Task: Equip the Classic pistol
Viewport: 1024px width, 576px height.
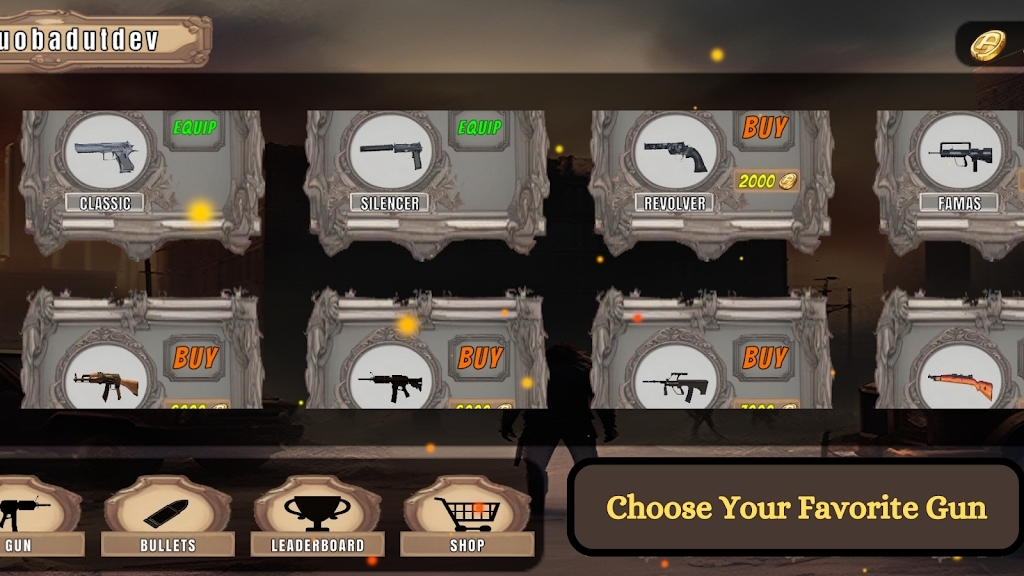Action: point(195,128)
